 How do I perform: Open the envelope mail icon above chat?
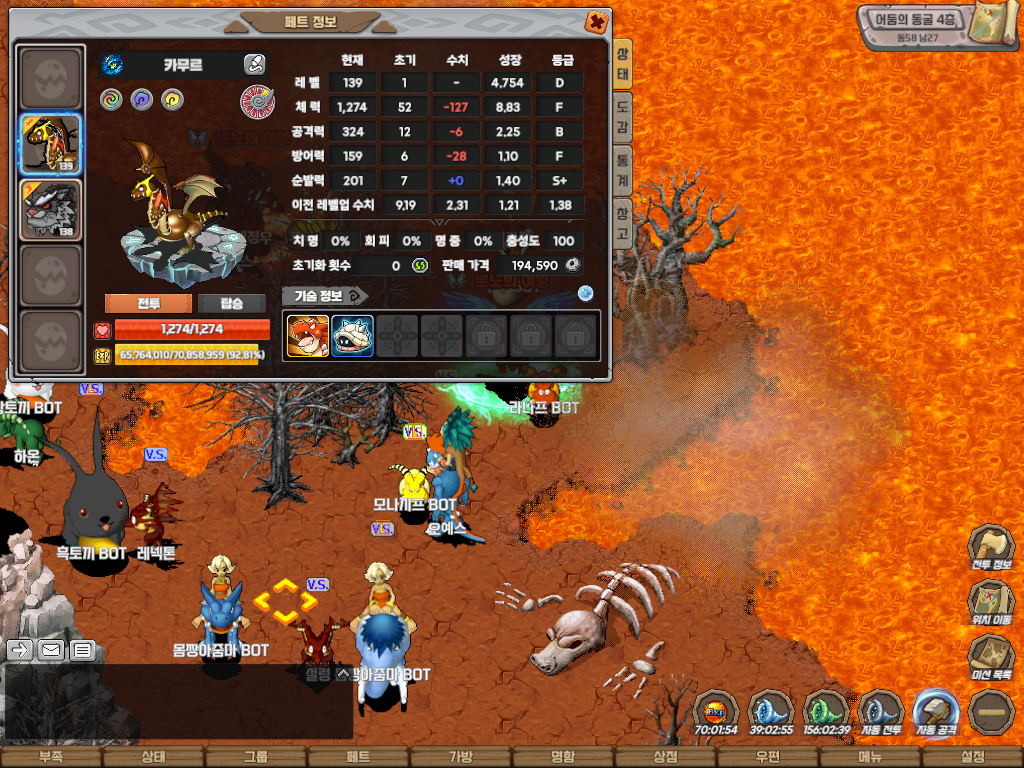[x=51, y=650]
